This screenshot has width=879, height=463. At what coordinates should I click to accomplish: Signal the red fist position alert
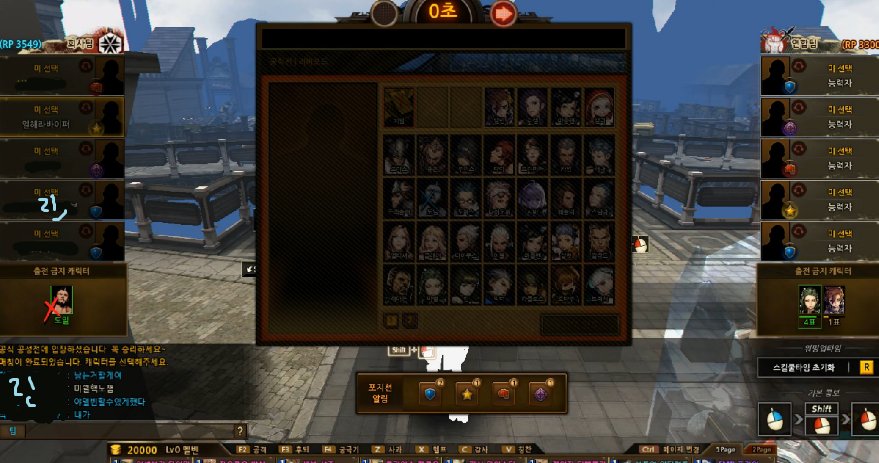pos(503,392)
